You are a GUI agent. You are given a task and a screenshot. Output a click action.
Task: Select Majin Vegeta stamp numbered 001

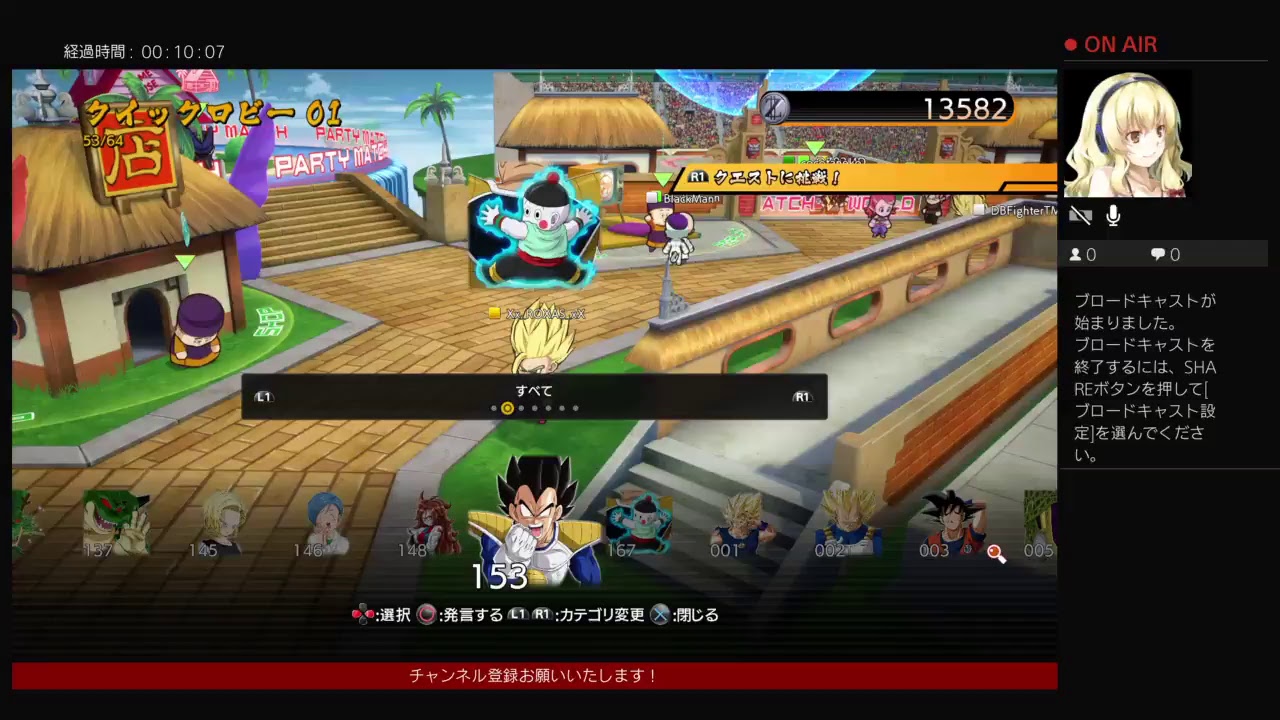tap(742, 522)
